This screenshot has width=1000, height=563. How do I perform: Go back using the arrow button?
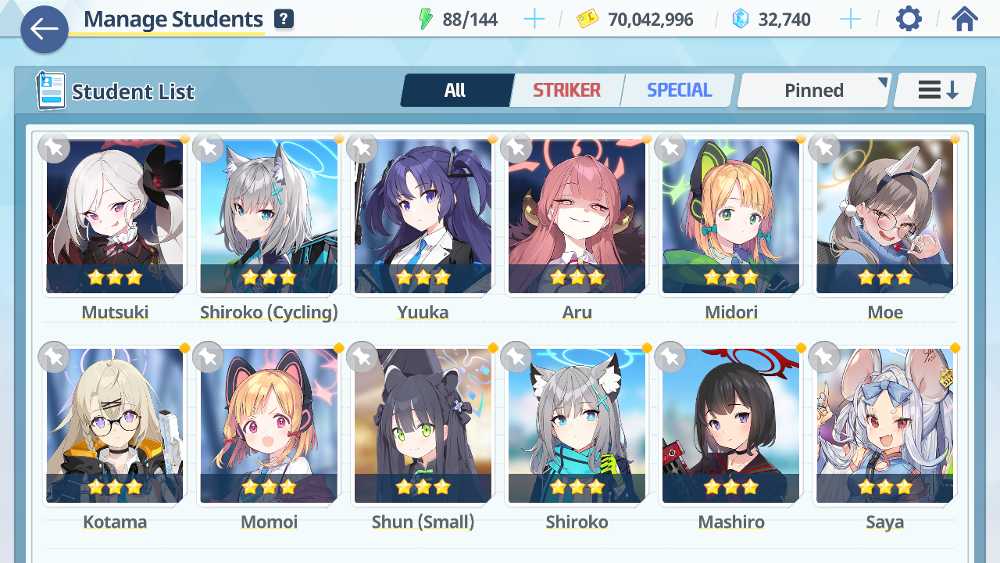[44, 29]
